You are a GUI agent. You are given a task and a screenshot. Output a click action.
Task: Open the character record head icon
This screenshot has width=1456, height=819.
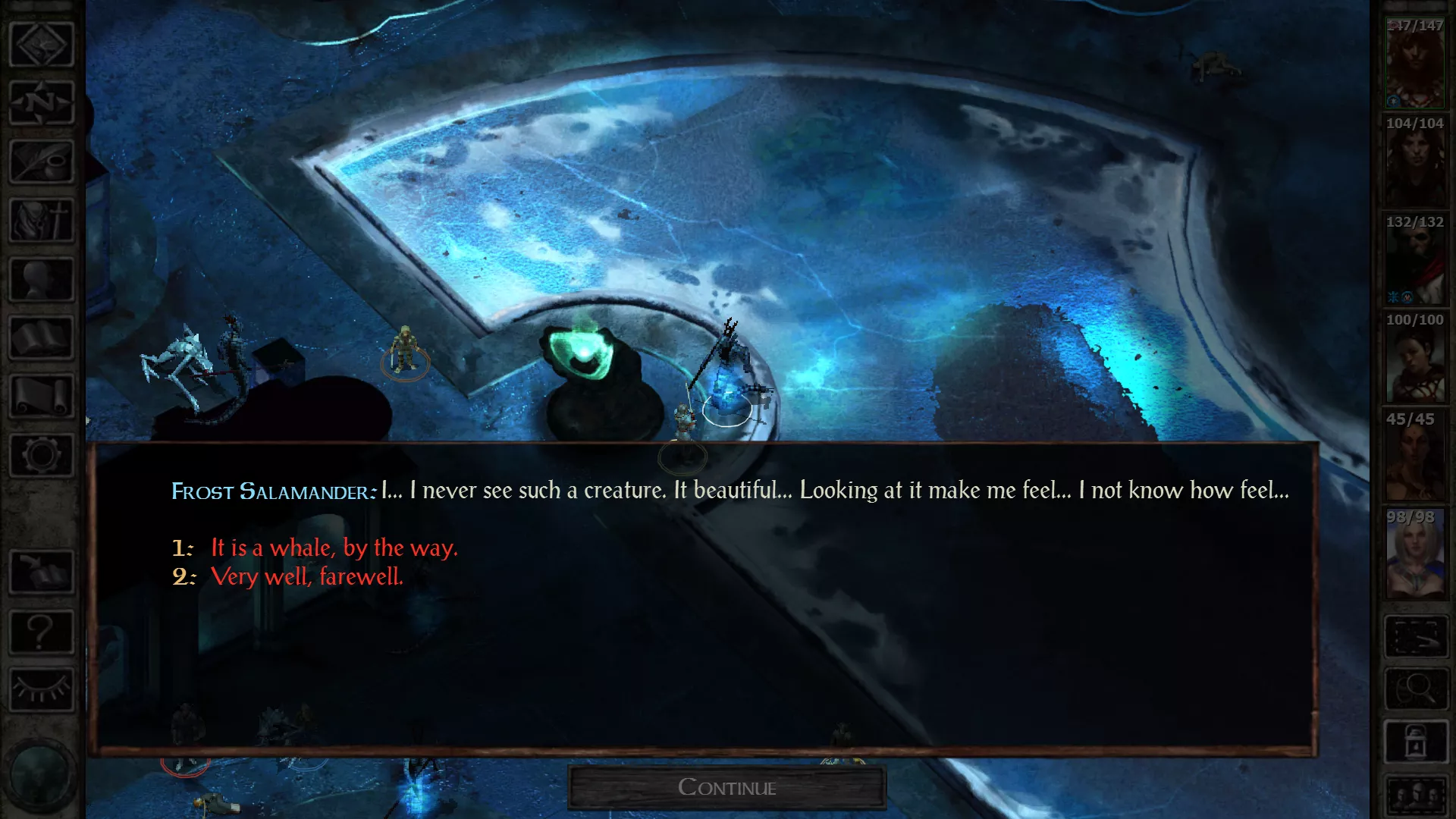coord(42,279)
